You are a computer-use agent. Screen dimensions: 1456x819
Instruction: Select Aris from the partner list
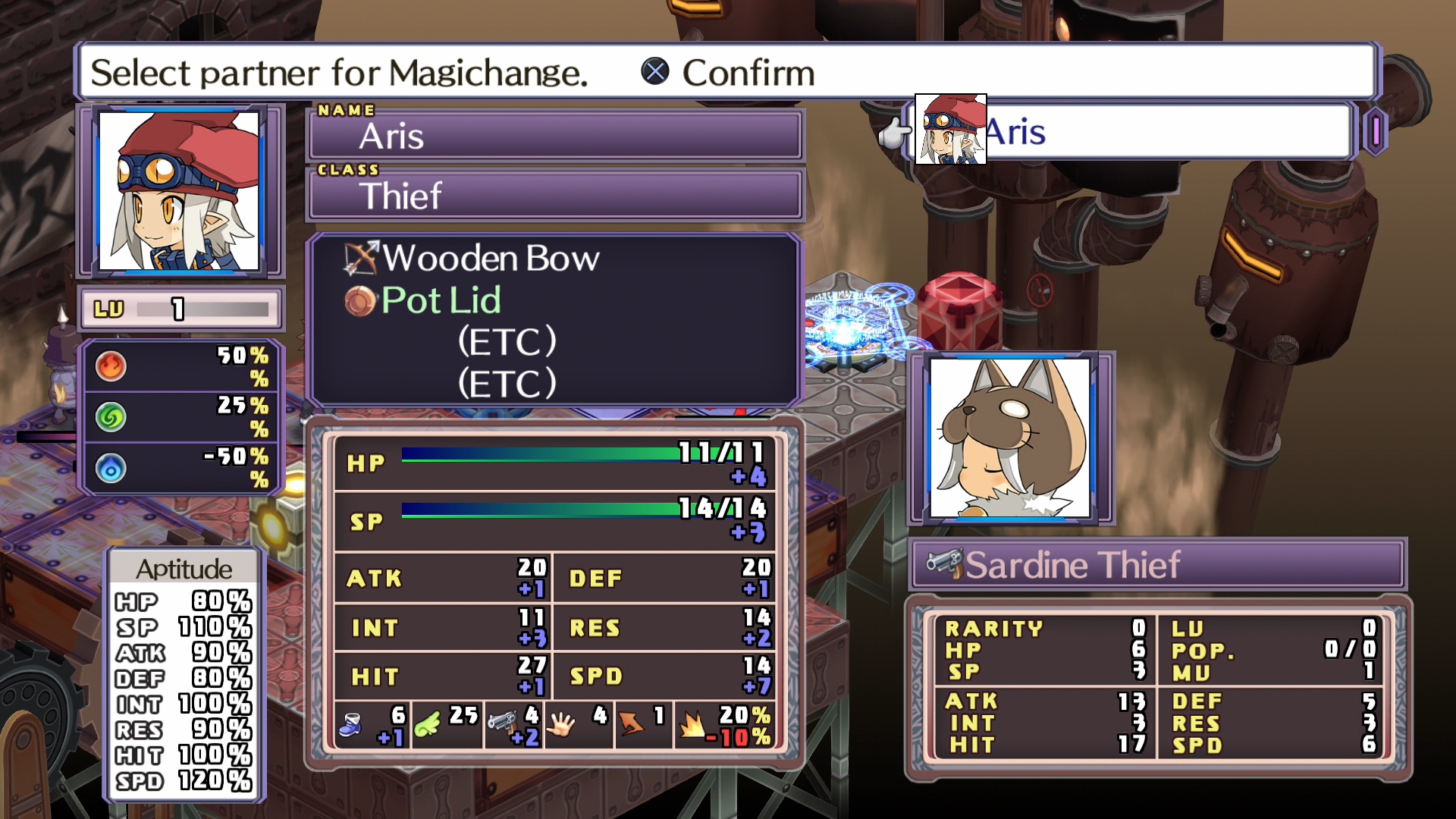coord(1062,130)
